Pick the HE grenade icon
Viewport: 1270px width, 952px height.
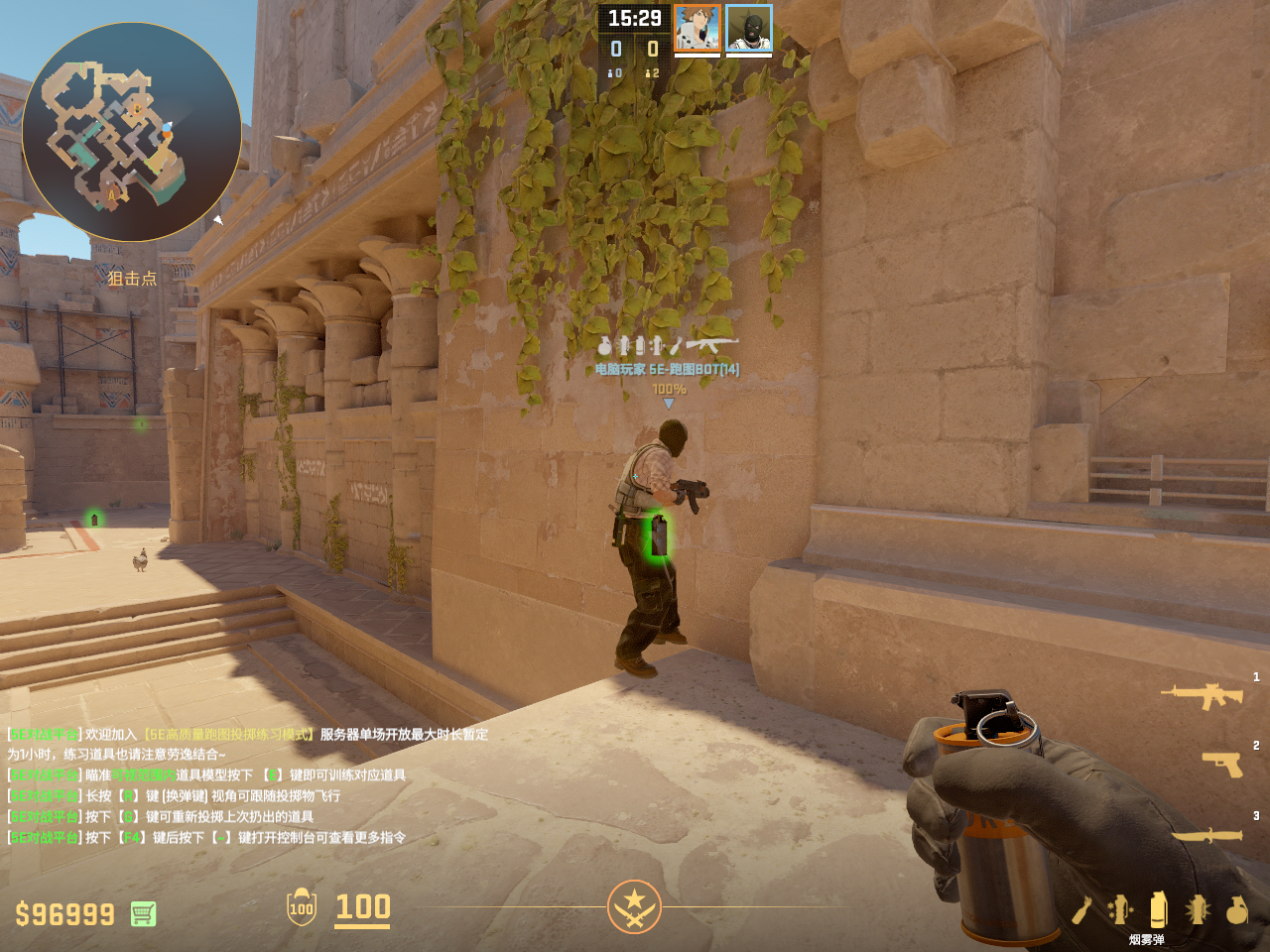(1236, 909)
